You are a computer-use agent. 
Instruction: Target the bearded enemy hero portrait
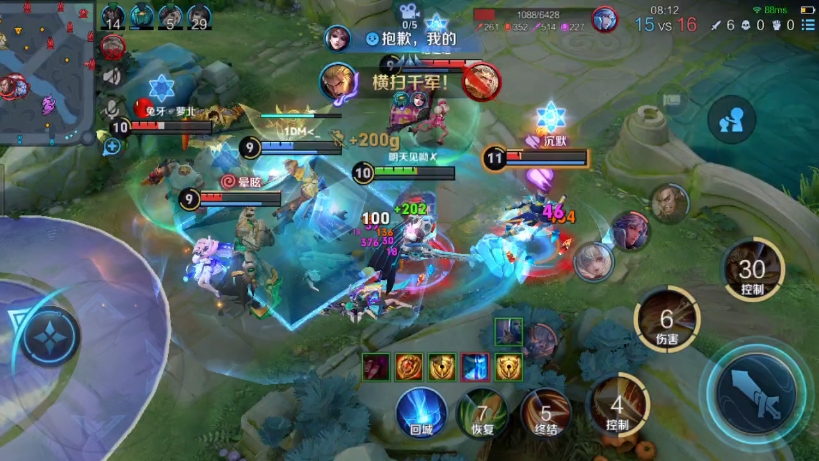(x=669, y=204)
